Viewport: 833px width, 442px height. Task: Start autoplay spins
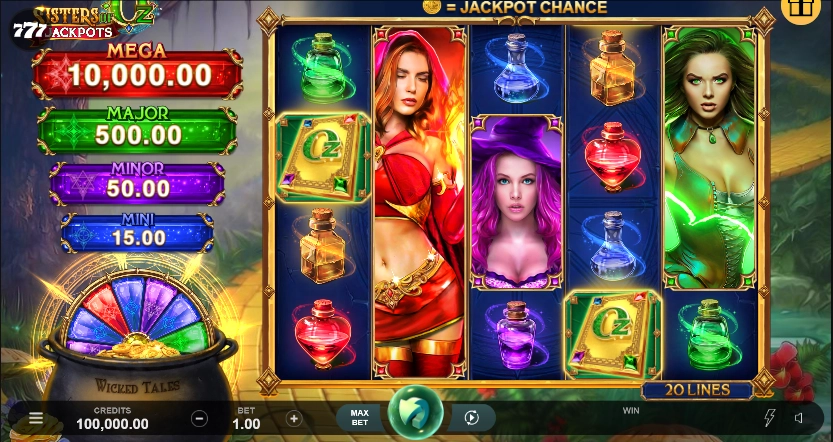(472, 418)
